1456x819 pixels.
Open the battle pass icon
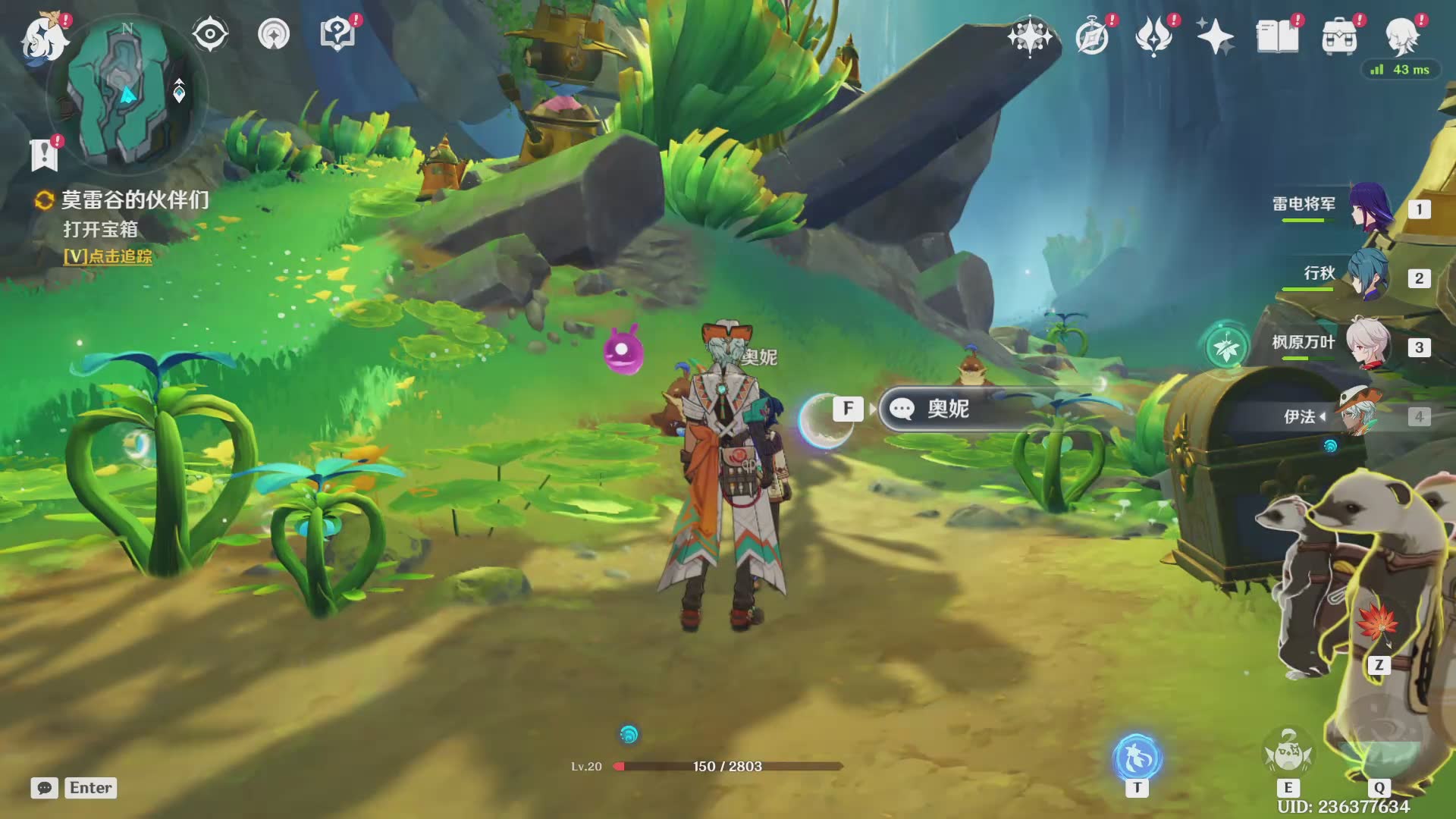[1153, 36]
